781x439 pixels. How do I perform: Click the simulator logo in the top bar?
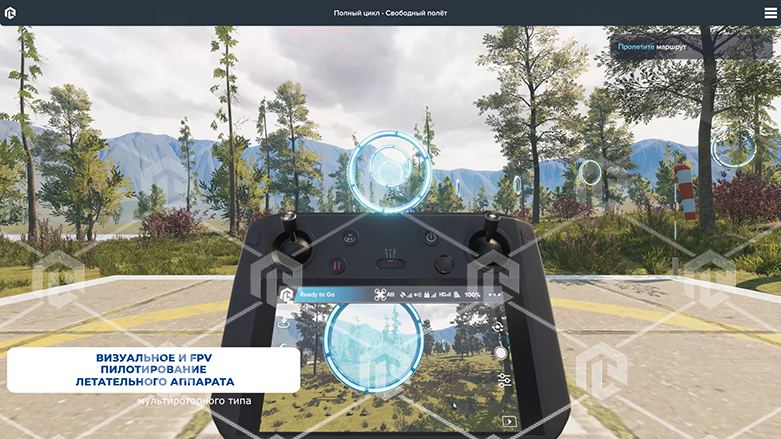click(x=10, y=12)
